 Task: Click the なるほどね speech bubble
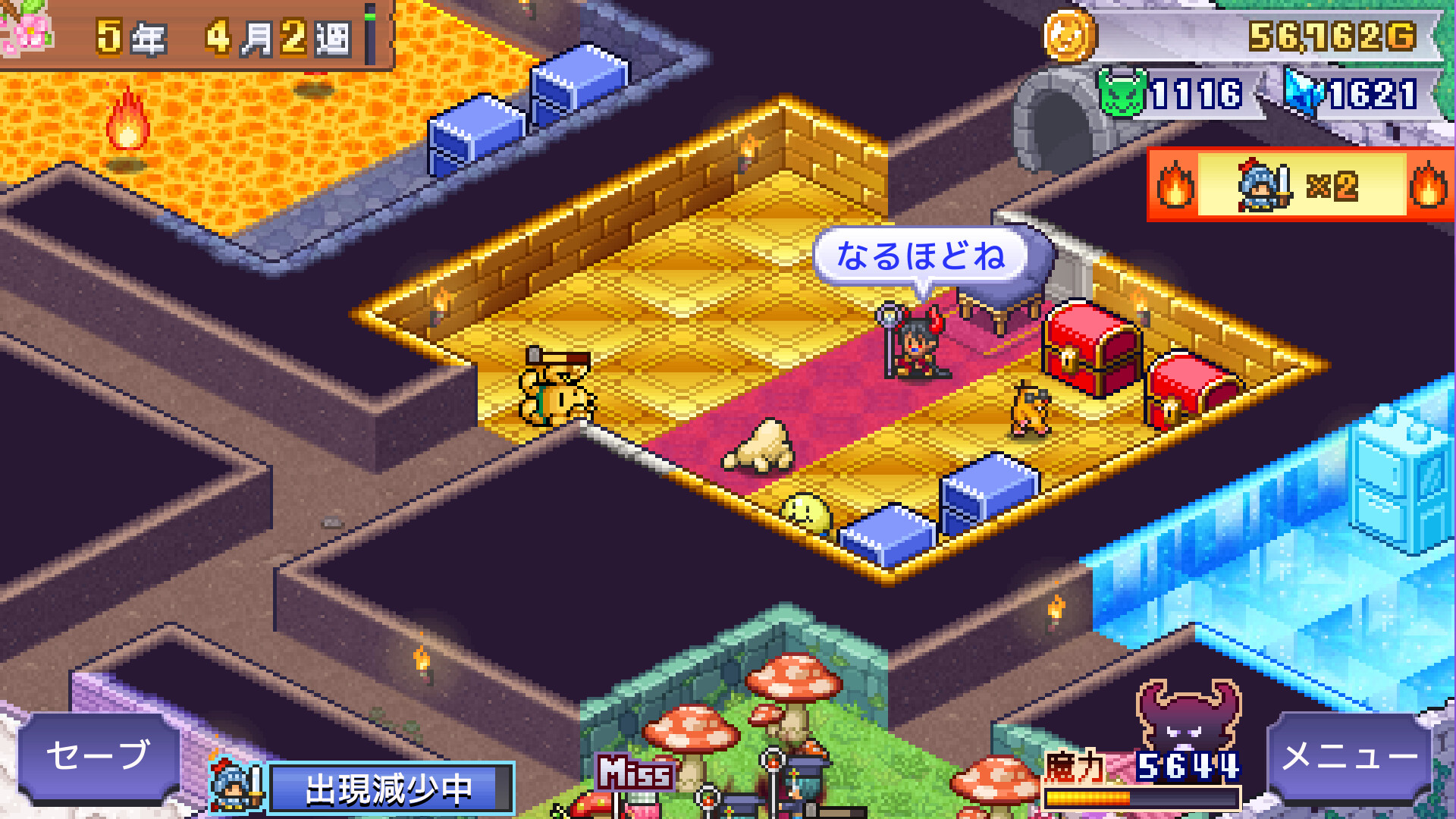point(922,255)
